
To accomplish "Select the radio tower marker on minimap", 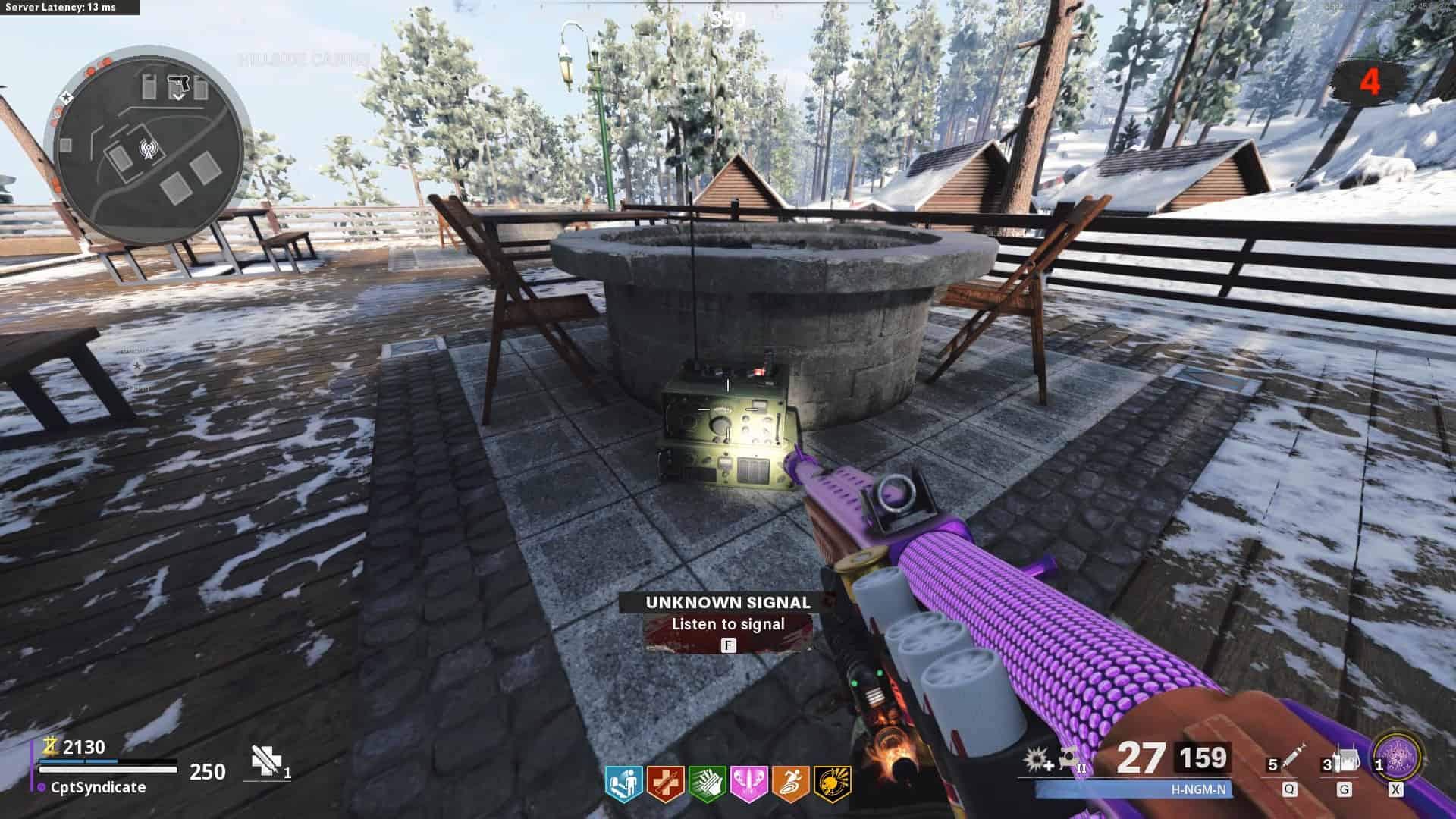I will [146, 149].
